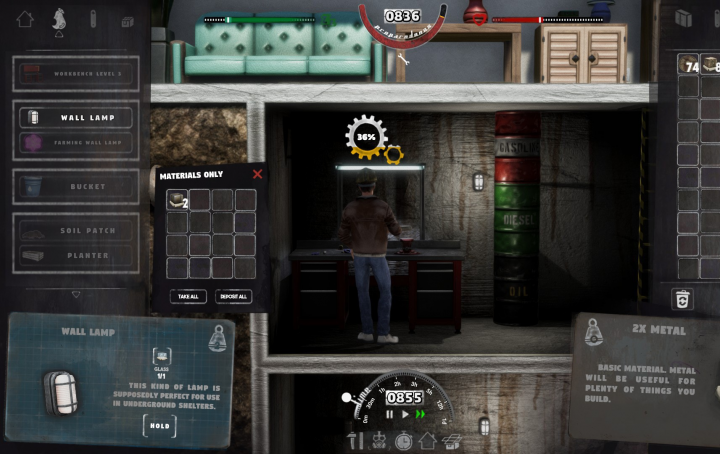The width and height of the screenshot is (720, 454).
Task: Open the house icon tab at top left
Action: pyautogui.click(x=25, y=19)
